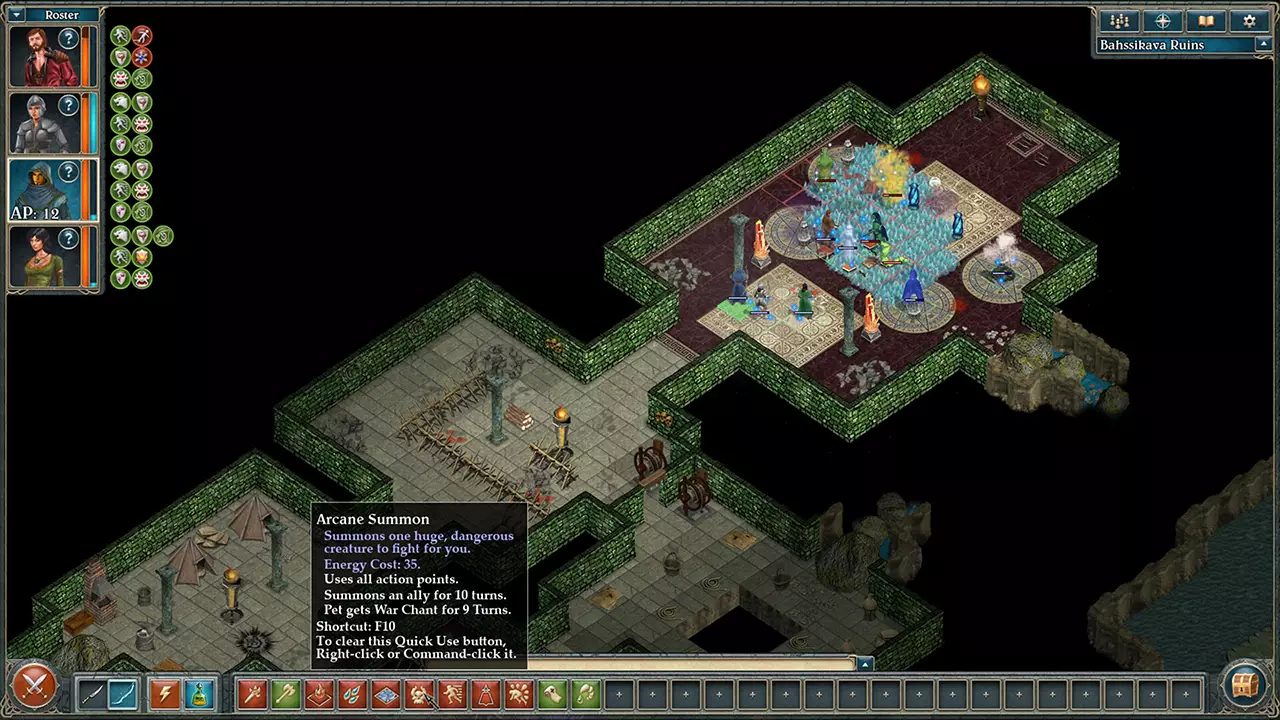Collapse the Roster panel with its arrow
Image resolution: width=1280 pixels, height=720 pixels.
pyautogui.click(x=15, y=14)
